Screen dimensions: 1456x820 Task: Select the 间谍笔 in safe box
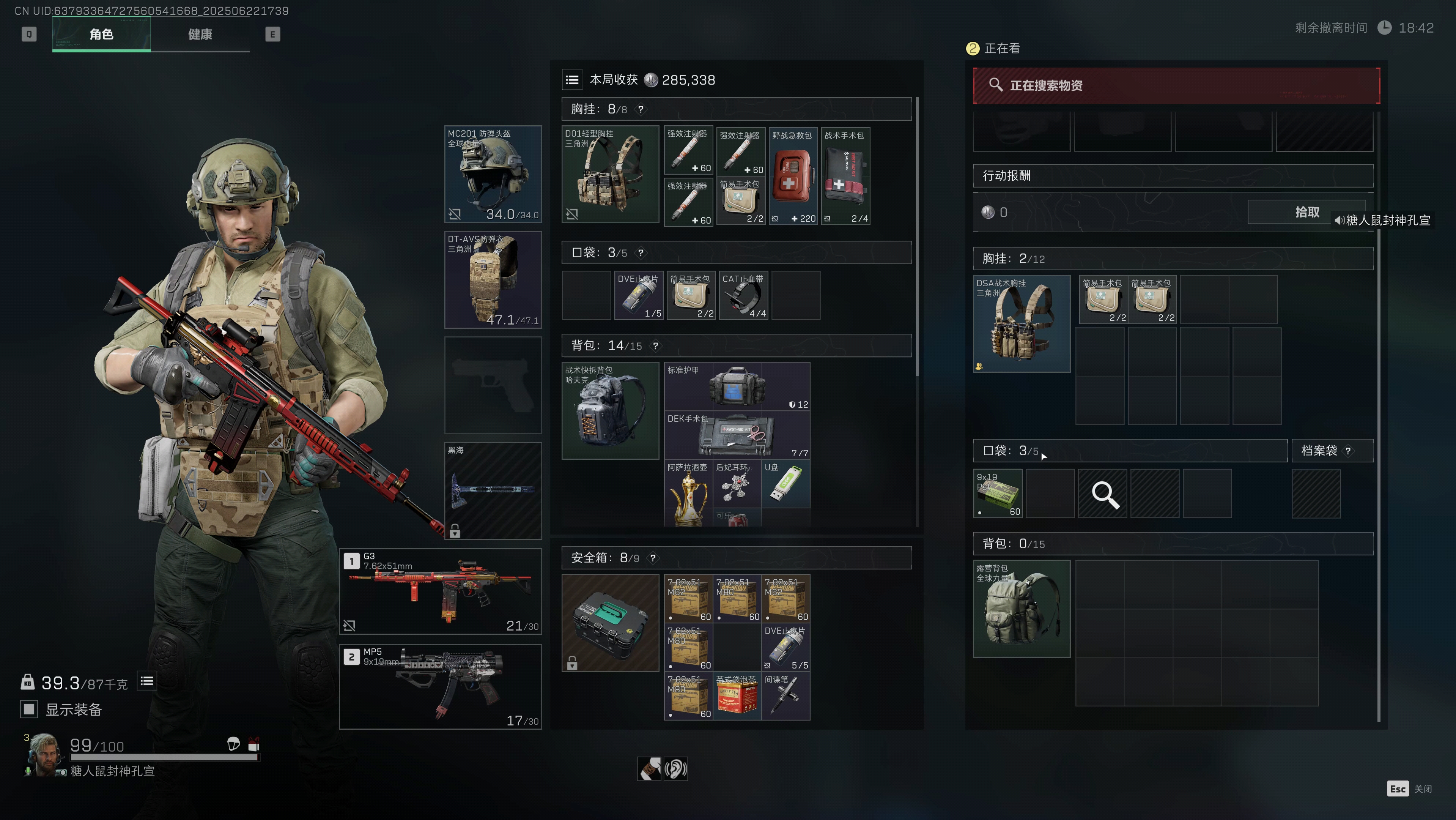[x=785, y=695]
